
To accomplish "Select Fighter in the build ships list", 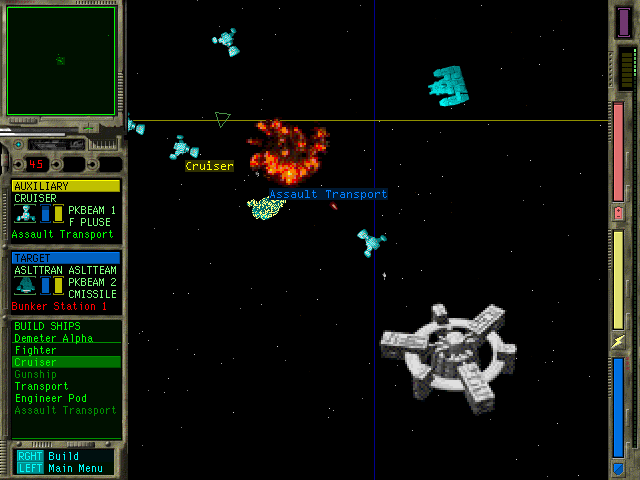I will (x=35, y=351).
